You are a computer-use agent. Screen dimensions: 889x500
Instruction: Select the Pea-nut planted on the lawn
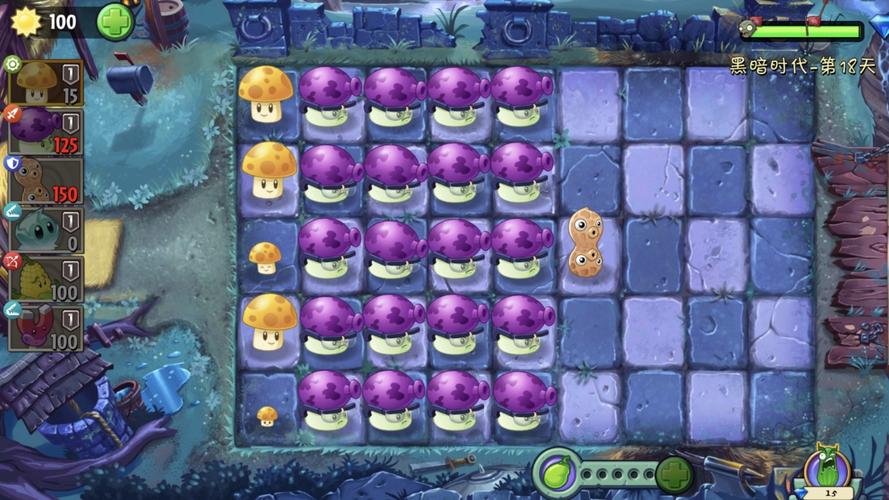[585, 243]
